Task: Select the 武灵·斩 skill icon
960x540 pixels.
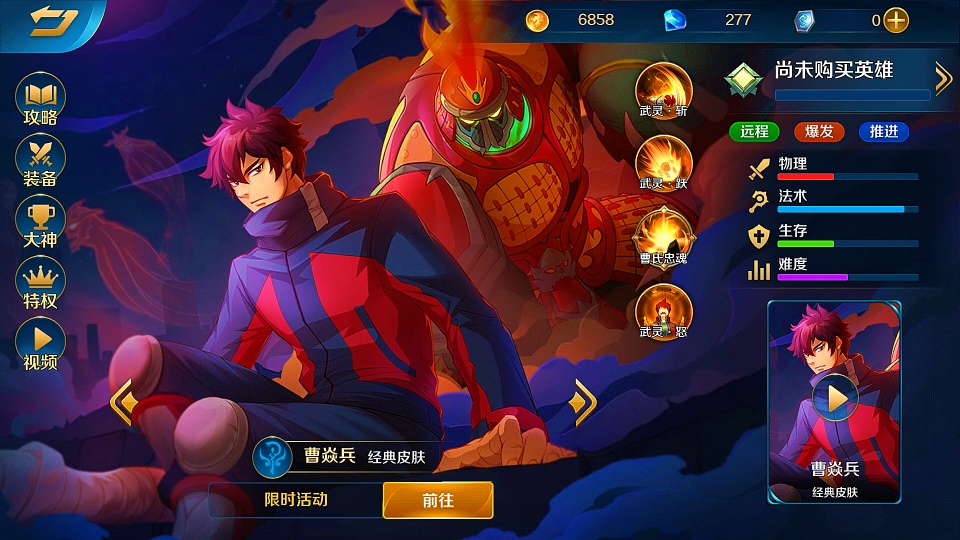Action: coord(663,88)
